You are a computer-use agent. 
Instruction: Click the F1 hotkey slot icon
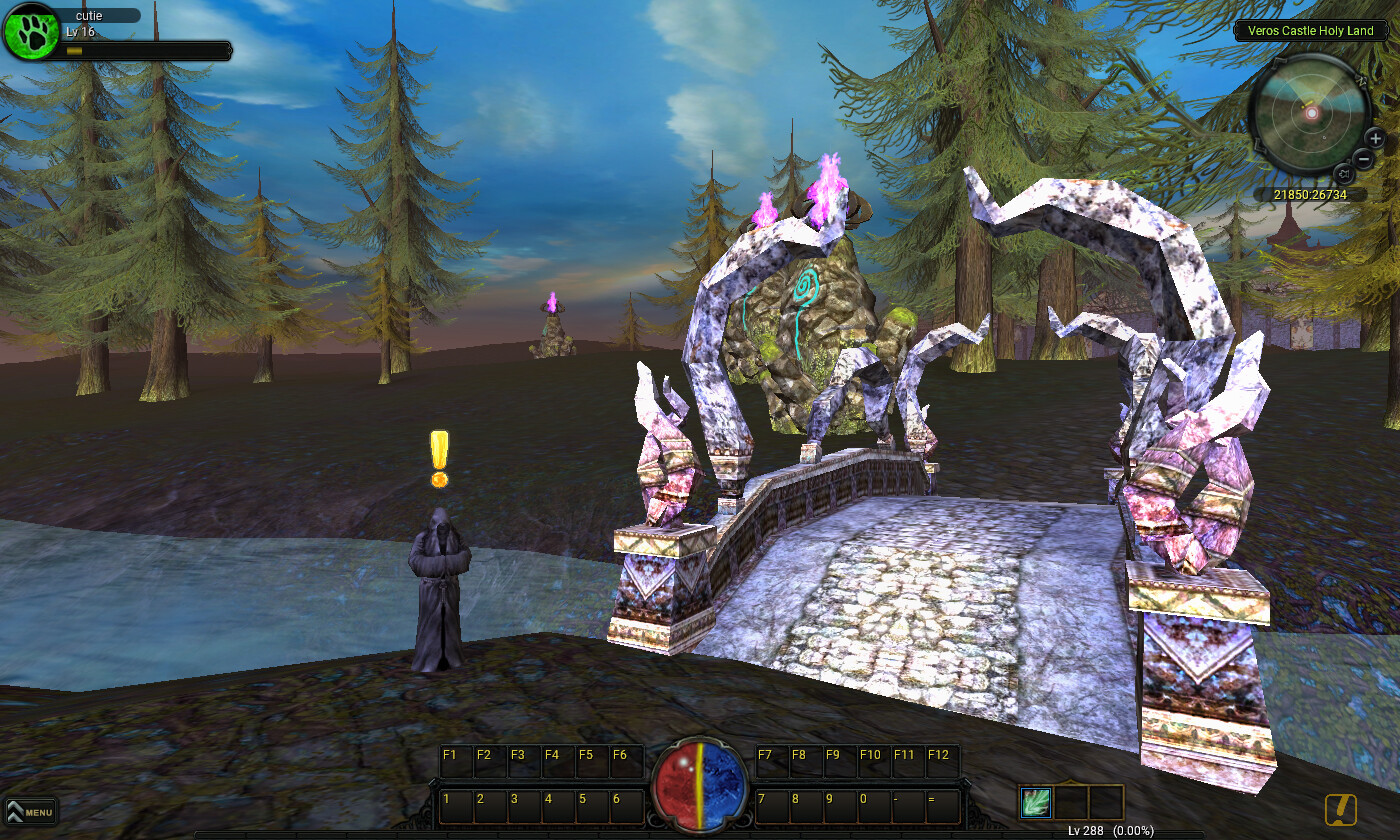pos(455,761)
